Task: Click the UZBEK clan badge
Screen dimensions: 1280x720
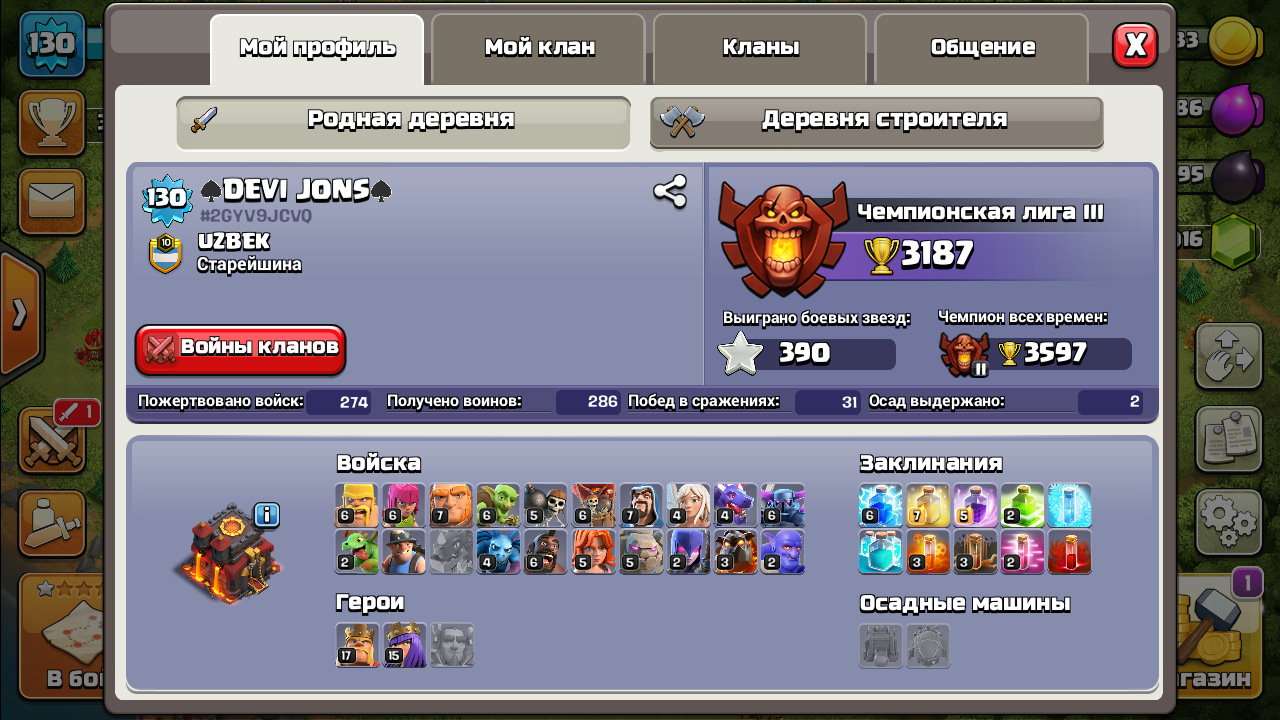Action: pyautogui.click(x=164, y=253)
